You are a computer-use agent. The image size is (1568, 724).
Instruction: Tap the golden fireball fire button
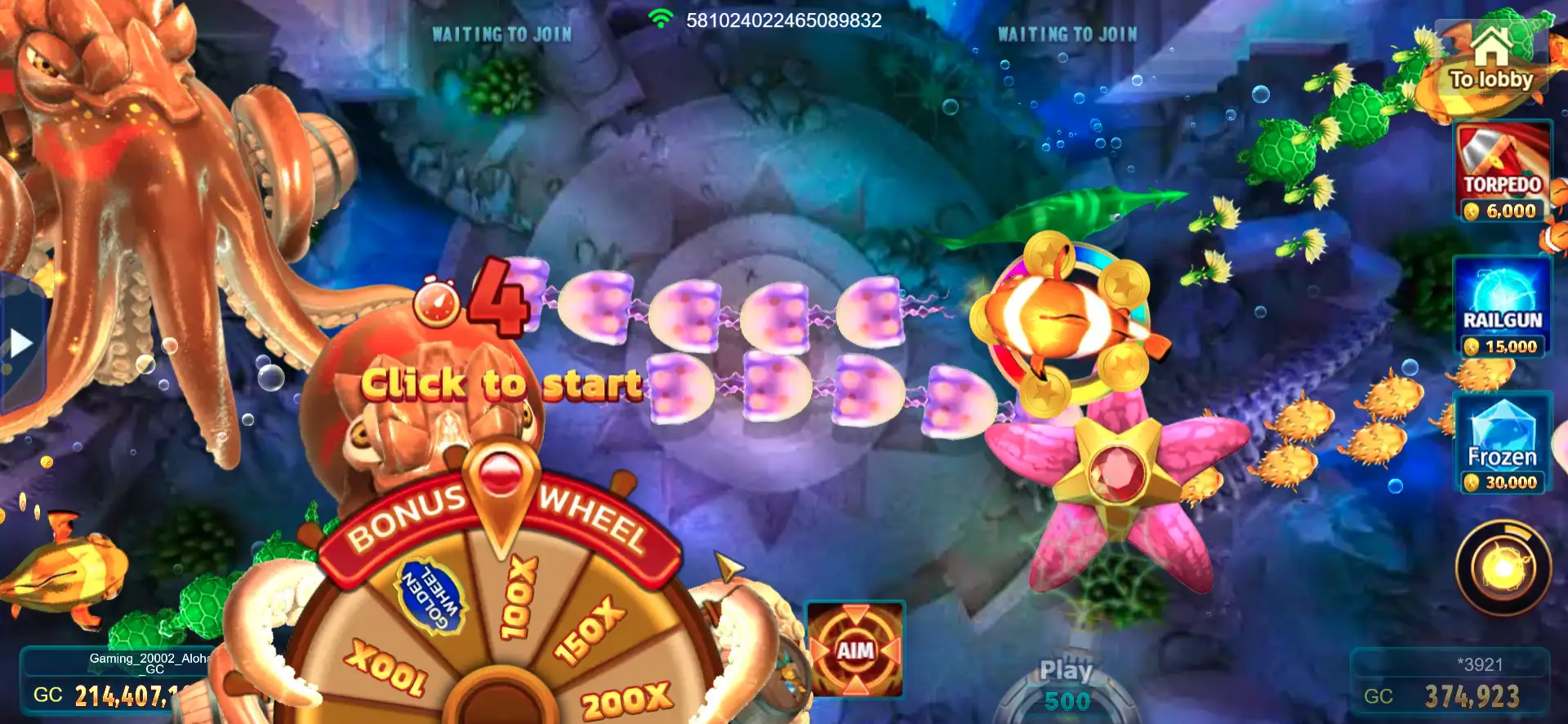[x=1503, y=568]
